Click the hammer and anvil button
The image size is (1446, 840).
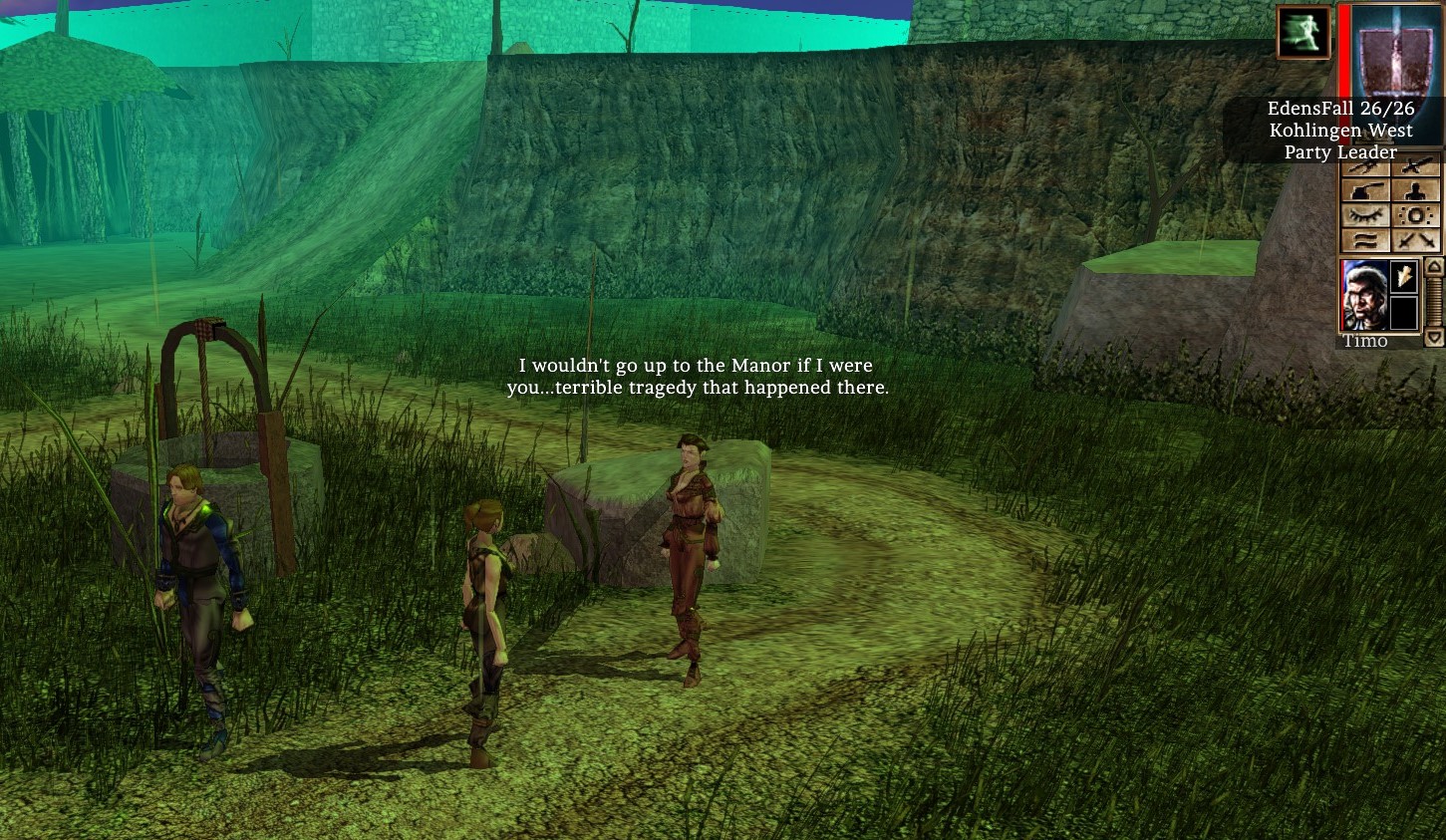coord(1365,190)
